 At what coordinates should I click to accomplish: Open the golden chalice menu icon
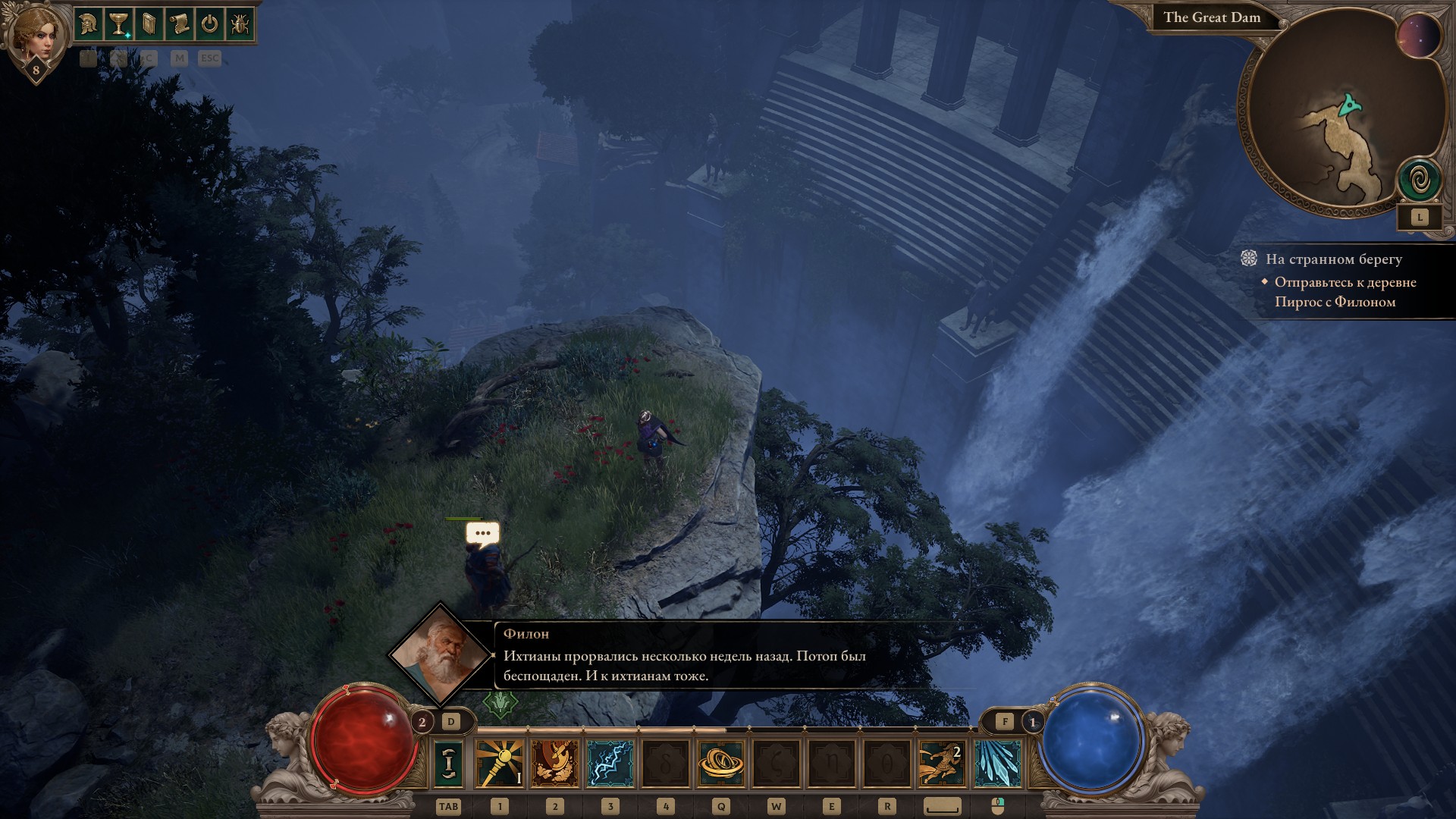tap(118, 25)
